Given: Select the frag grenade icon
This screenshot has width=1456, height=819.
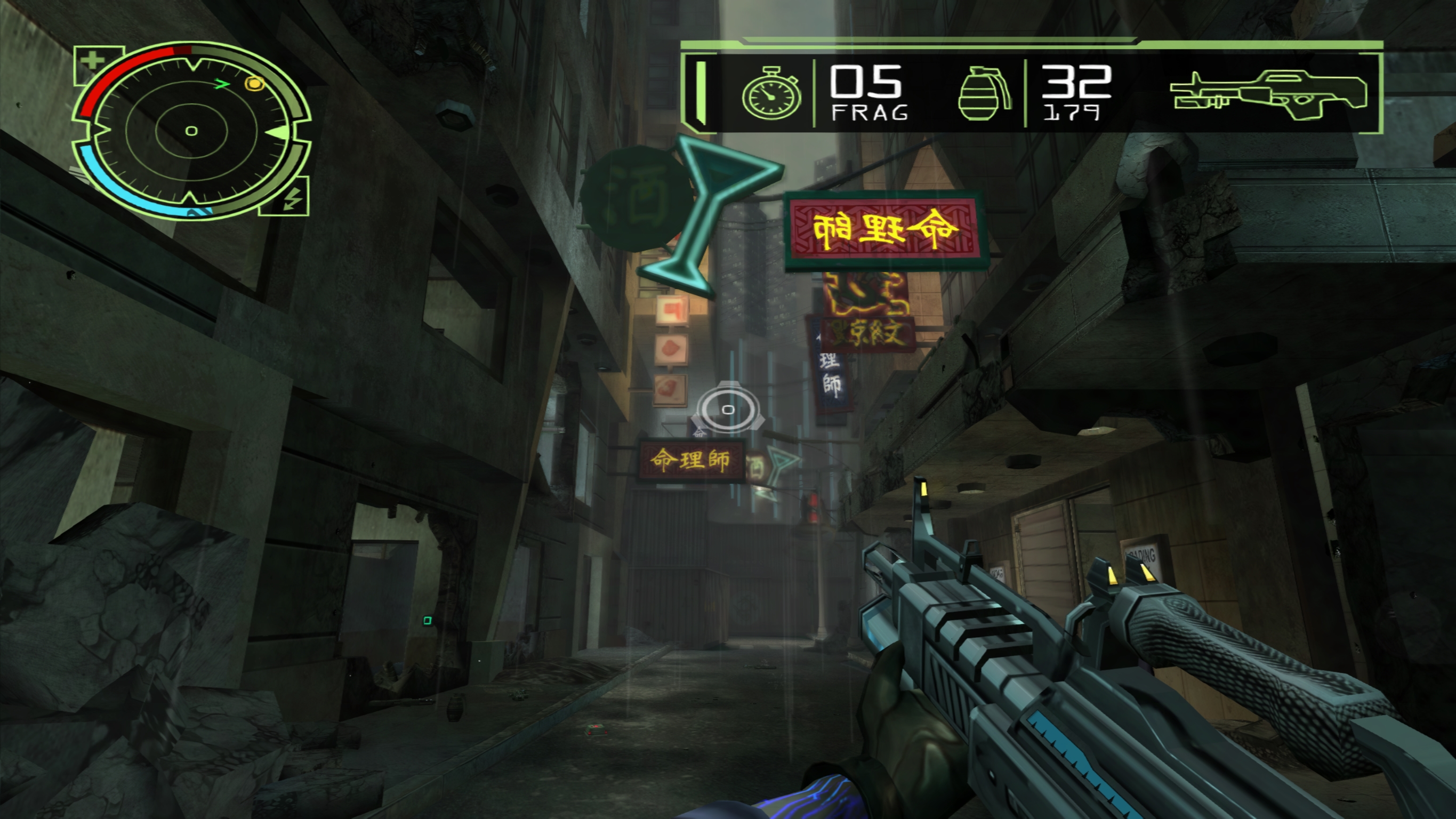Looking at the screenshot, I should point(984,94).
